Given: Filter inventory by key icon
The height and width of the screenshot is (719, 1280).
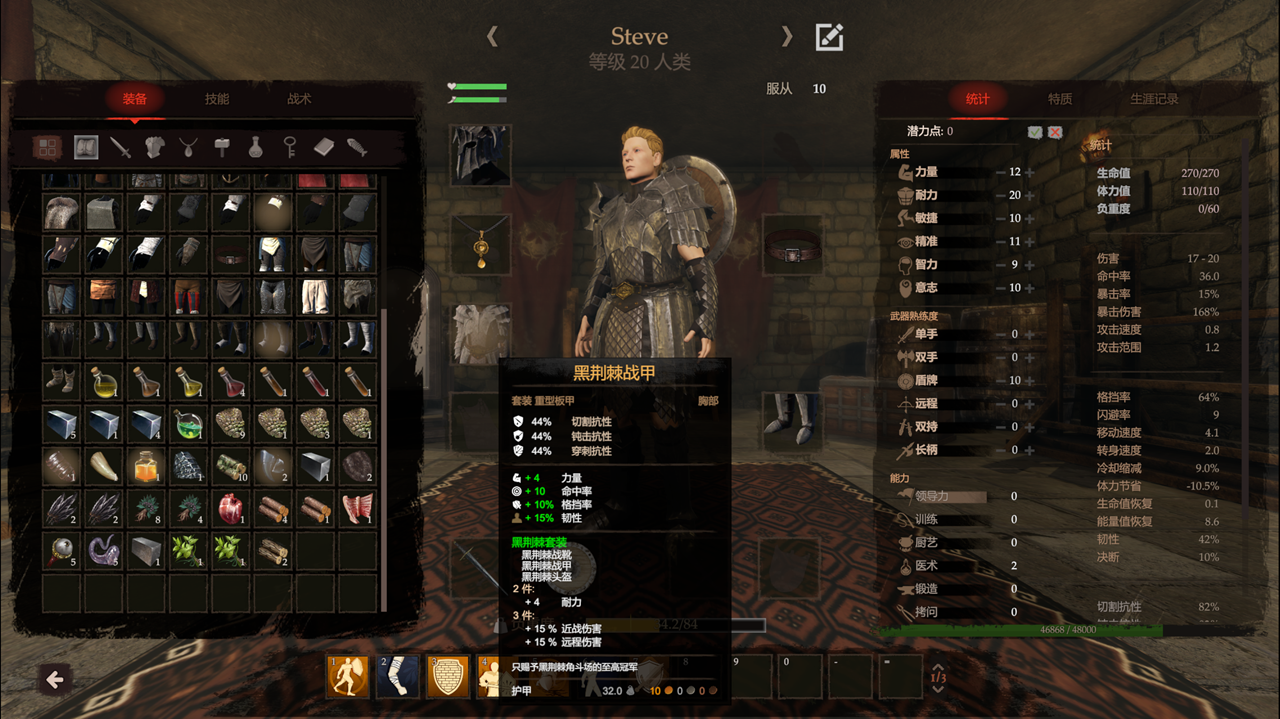Looking at the screenshot, I should click(x=290, y=148).
